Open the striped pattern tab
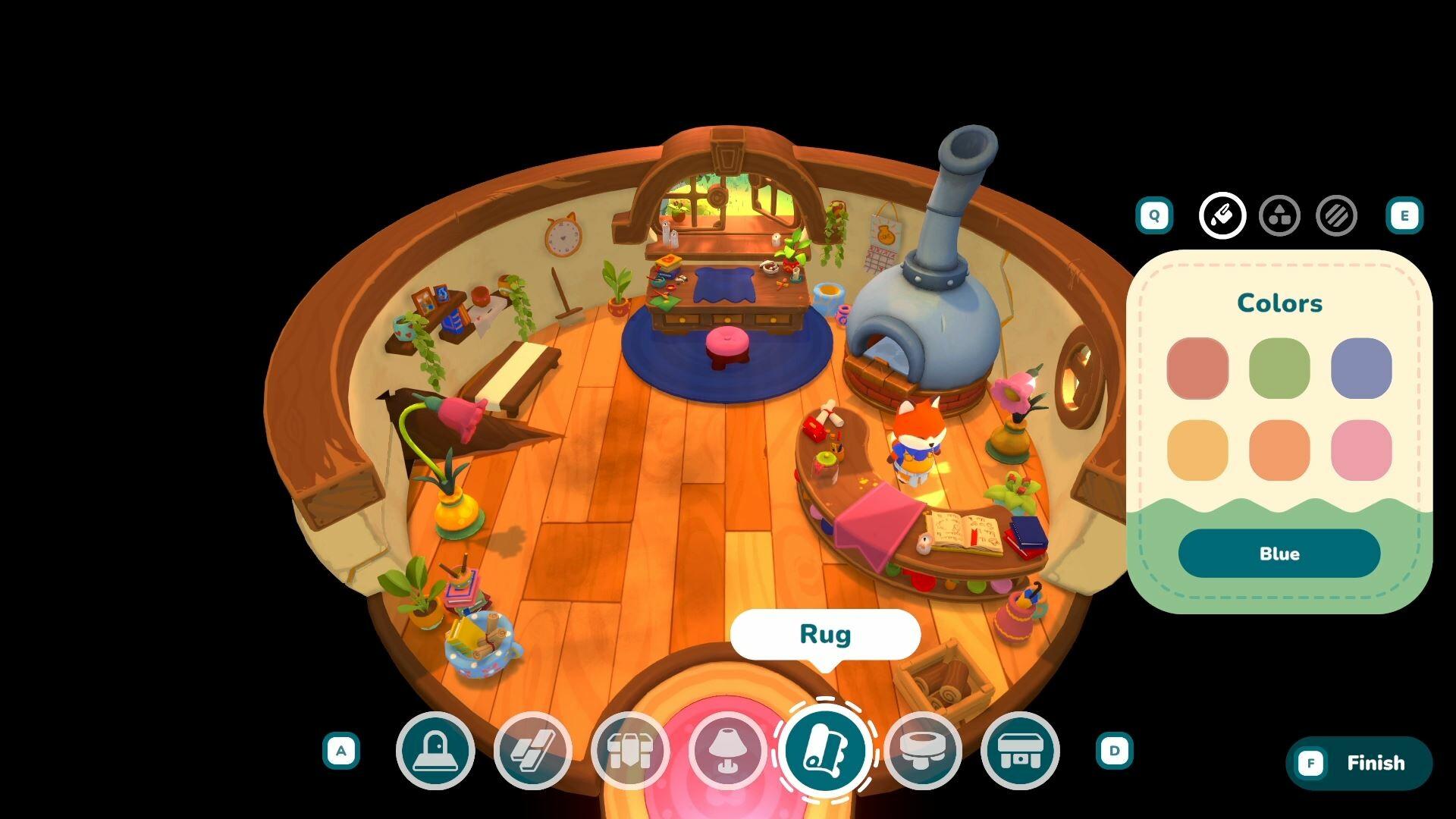The height and width of the screenshot is (819, 1456). [x=1336, y=216]
